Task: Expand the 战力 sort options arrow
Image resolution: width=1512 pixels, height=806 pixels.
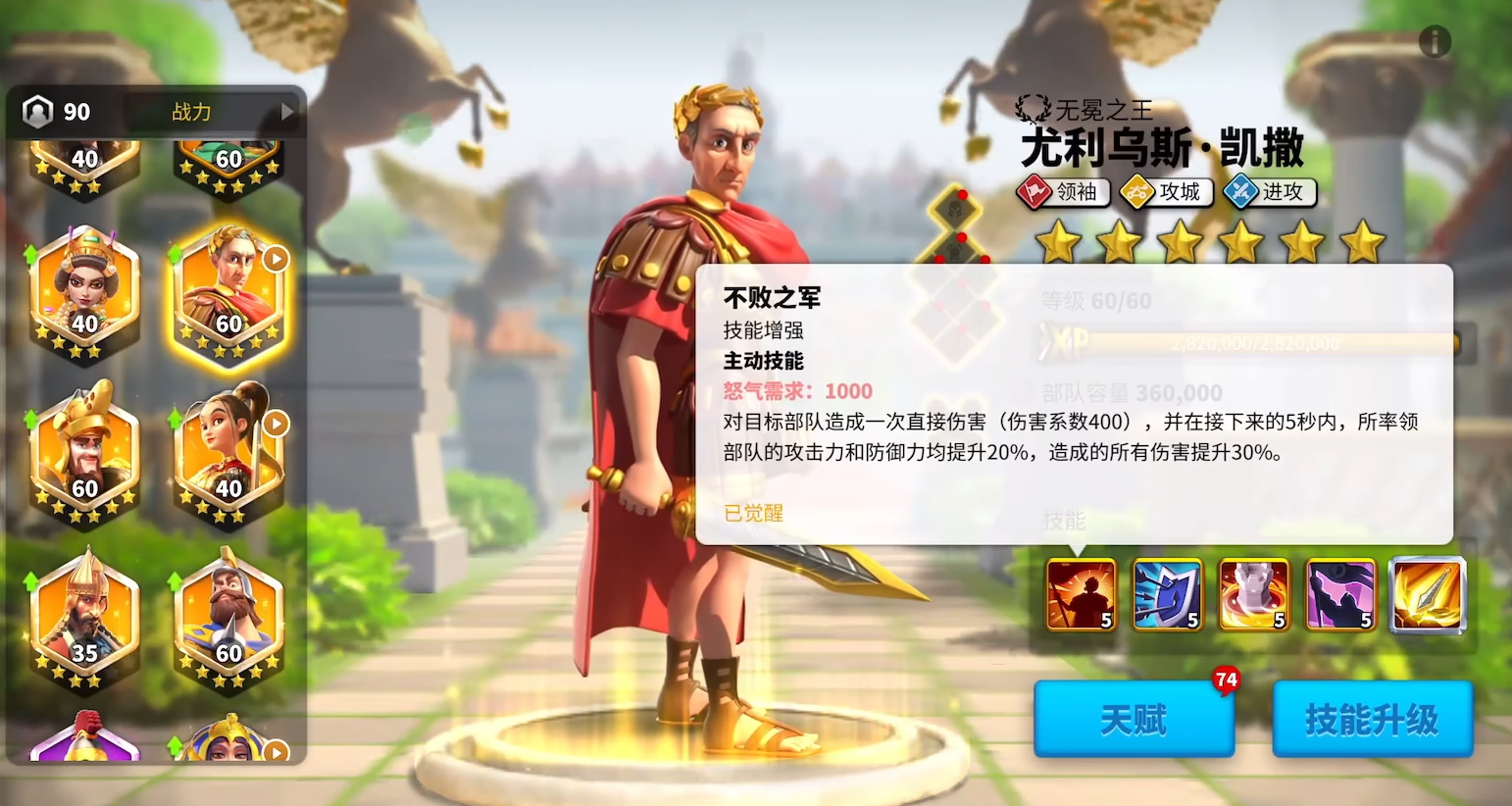Action: click(287, 112)
